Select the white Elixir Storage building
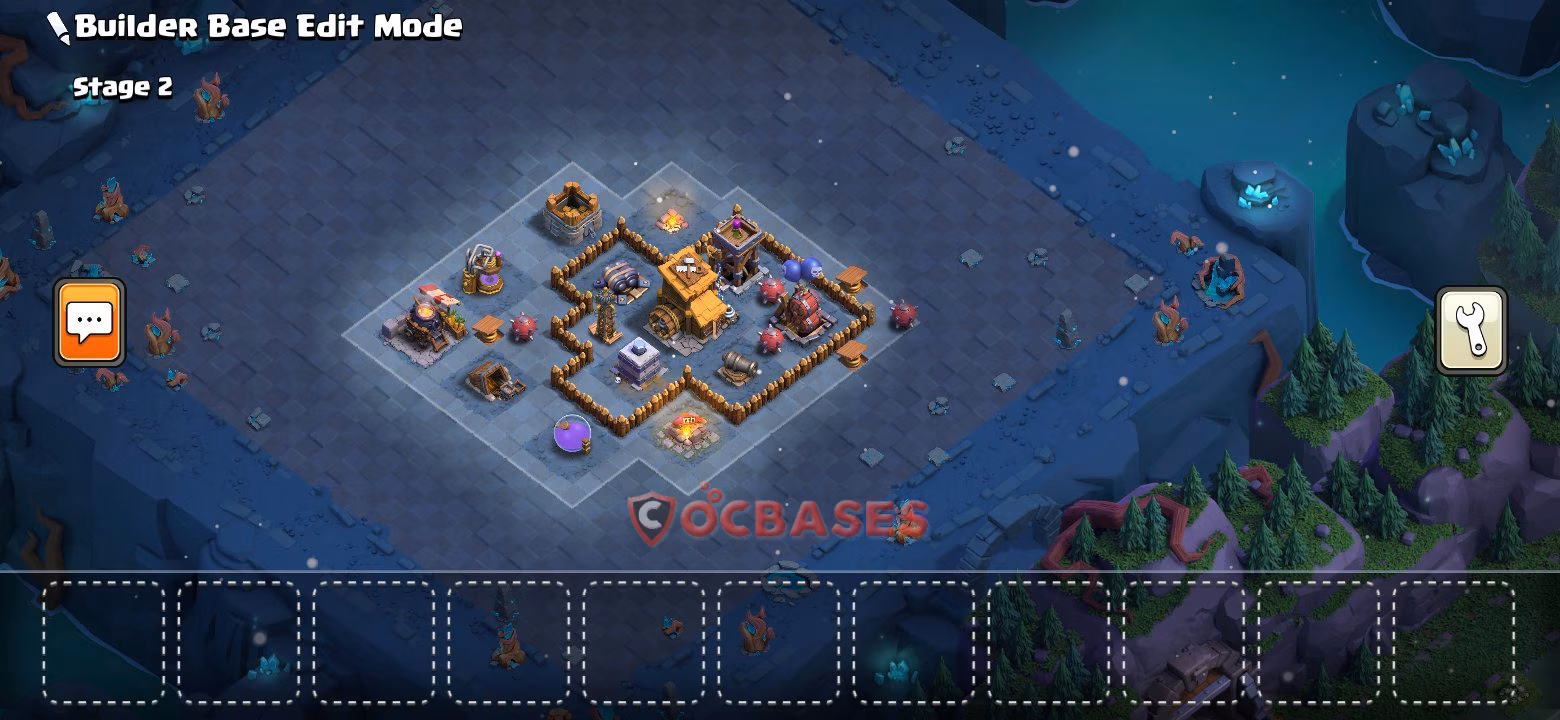This screenshot has height=720, width=1560. coord(638,361)
